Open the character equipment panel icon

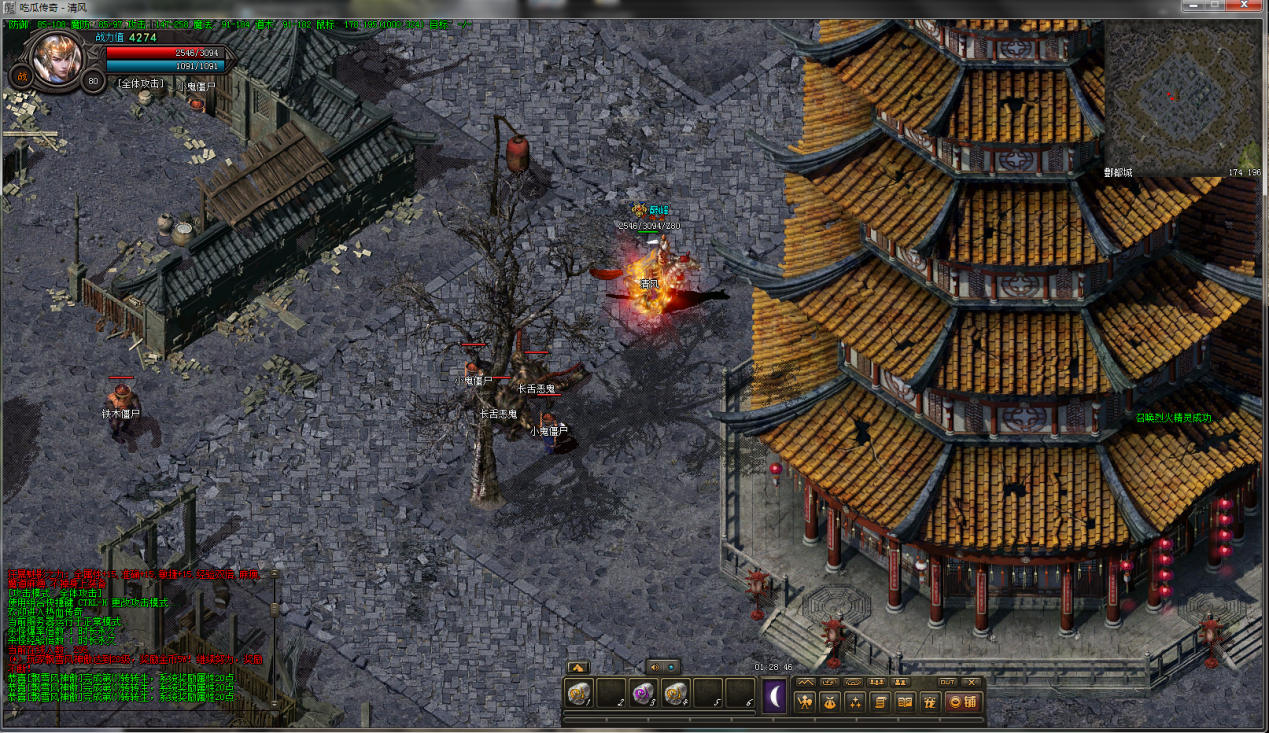[805, 702]
